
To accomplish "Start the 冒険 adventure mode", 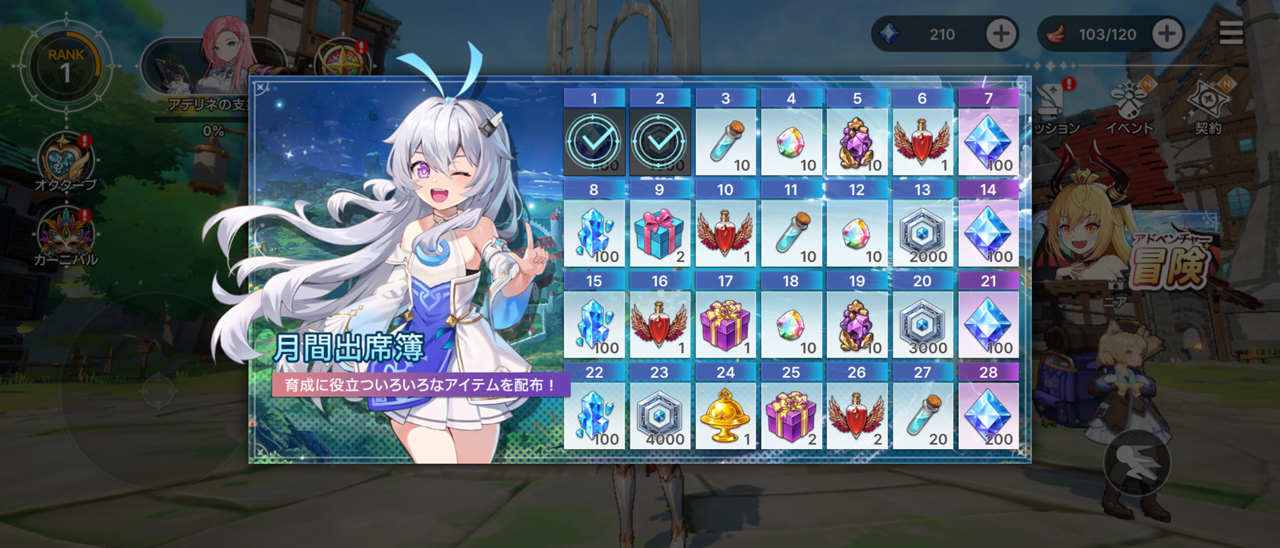I will (1164, 264).
